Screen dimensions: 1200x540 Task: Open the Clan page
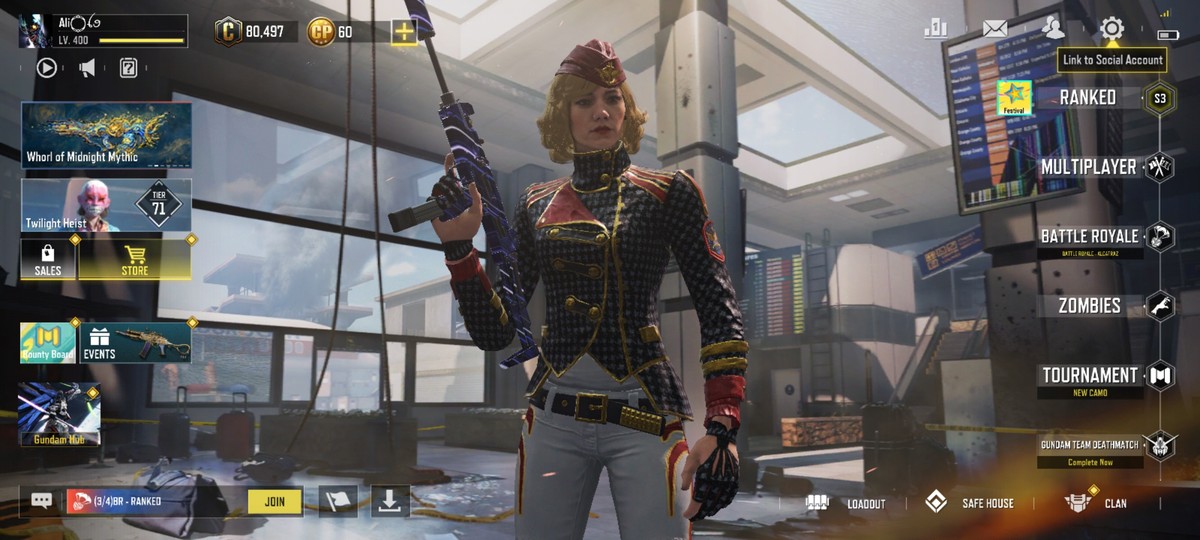[x=1097, y=503]
